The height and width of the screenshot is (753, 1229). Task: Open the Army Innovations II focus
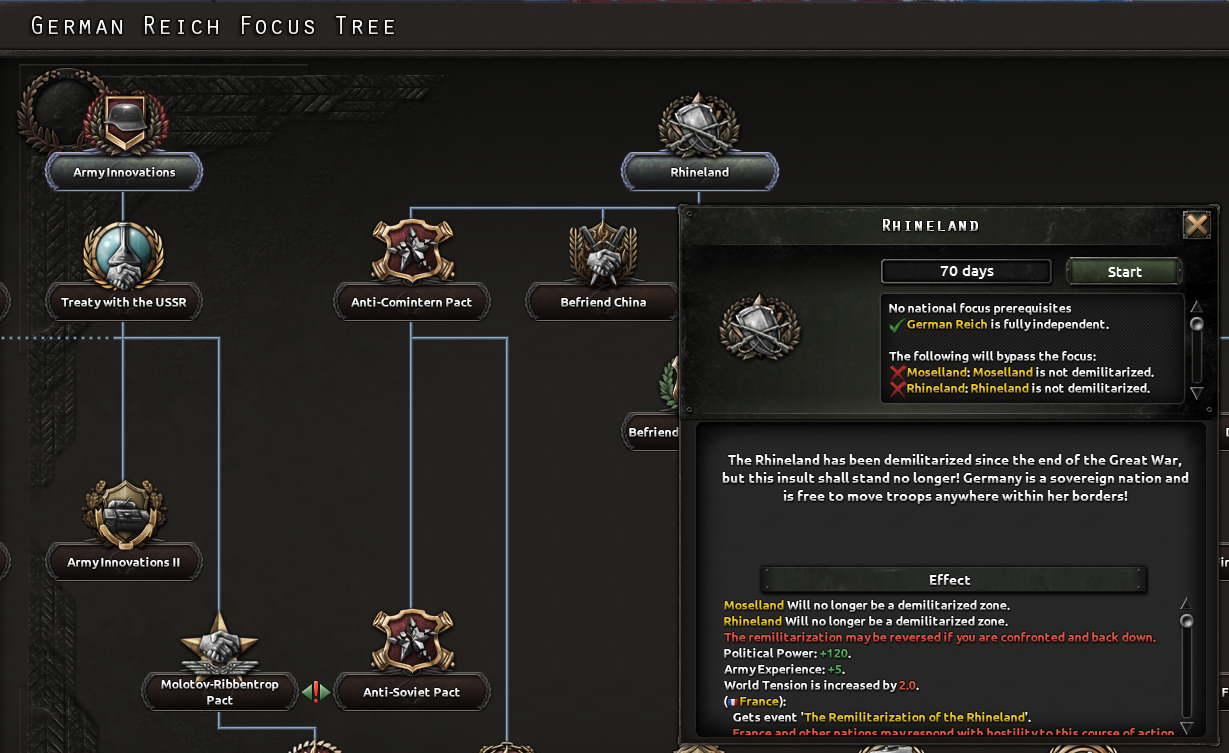(124, 562)
